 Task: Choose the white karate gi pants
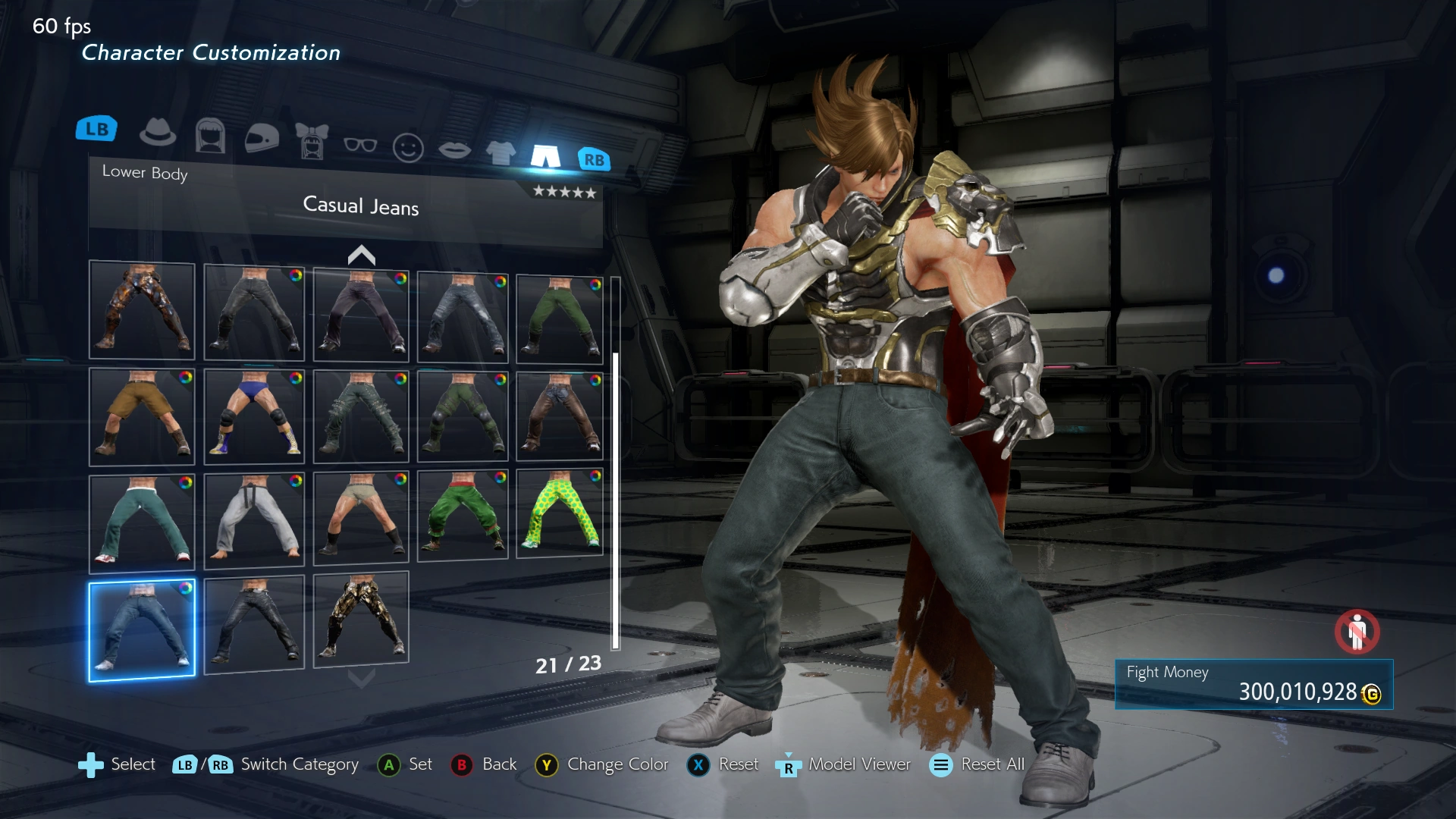254,519
